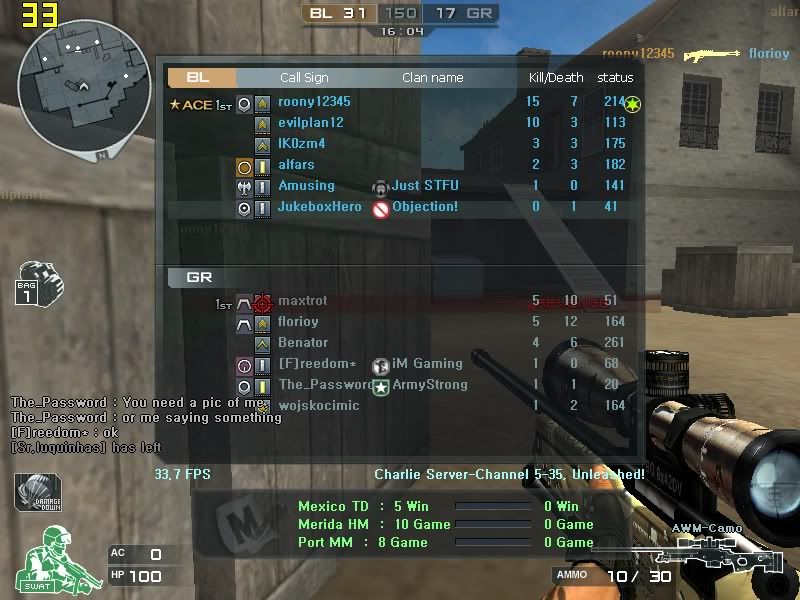Select [F]reedom* in the GR list
The image size is (800, 600).
tap(317, 364)
